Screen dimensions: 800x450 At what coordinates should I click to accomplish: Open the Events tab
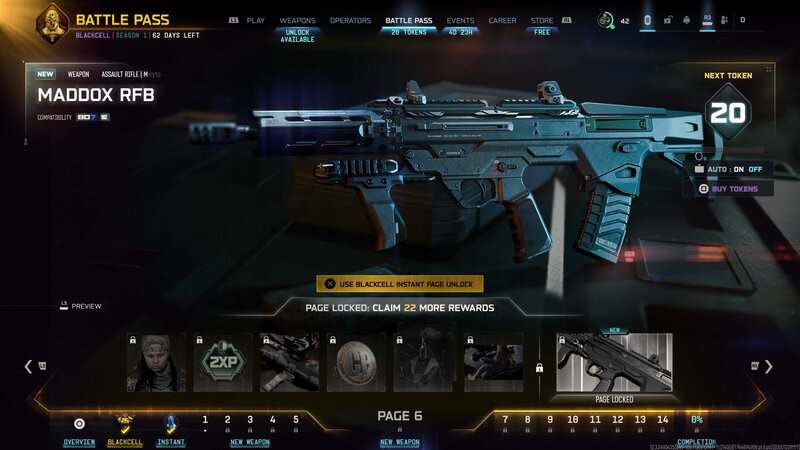[460, 20]
